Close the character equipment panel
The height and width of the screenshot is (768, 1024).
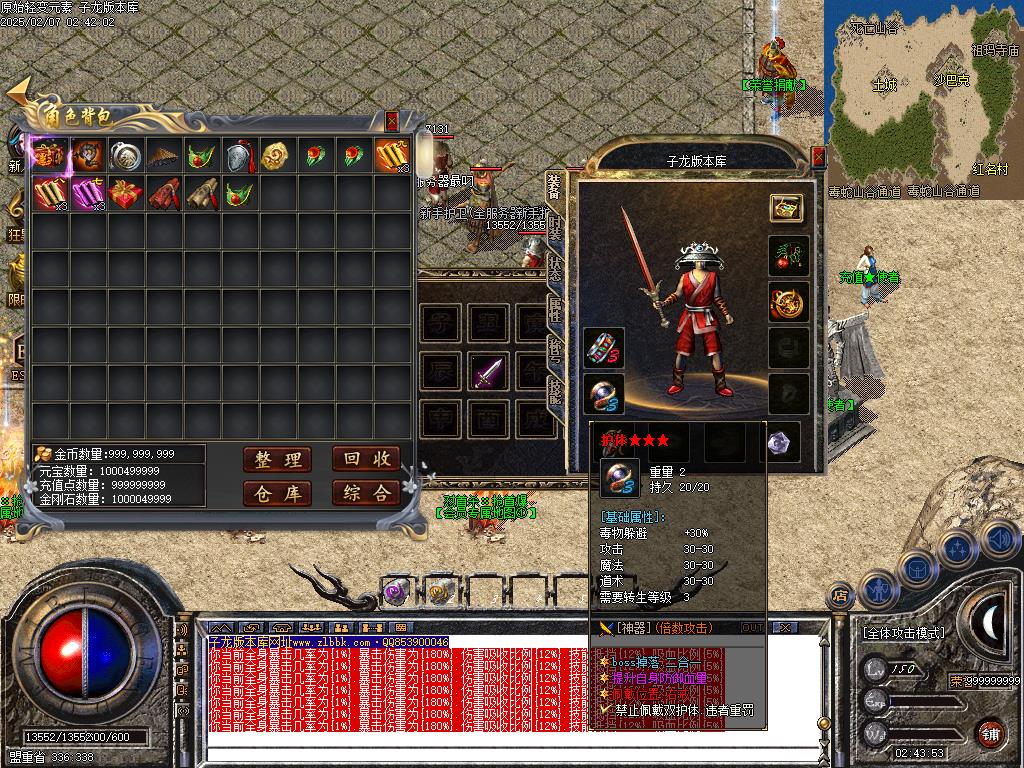click(x=819, y=157)
